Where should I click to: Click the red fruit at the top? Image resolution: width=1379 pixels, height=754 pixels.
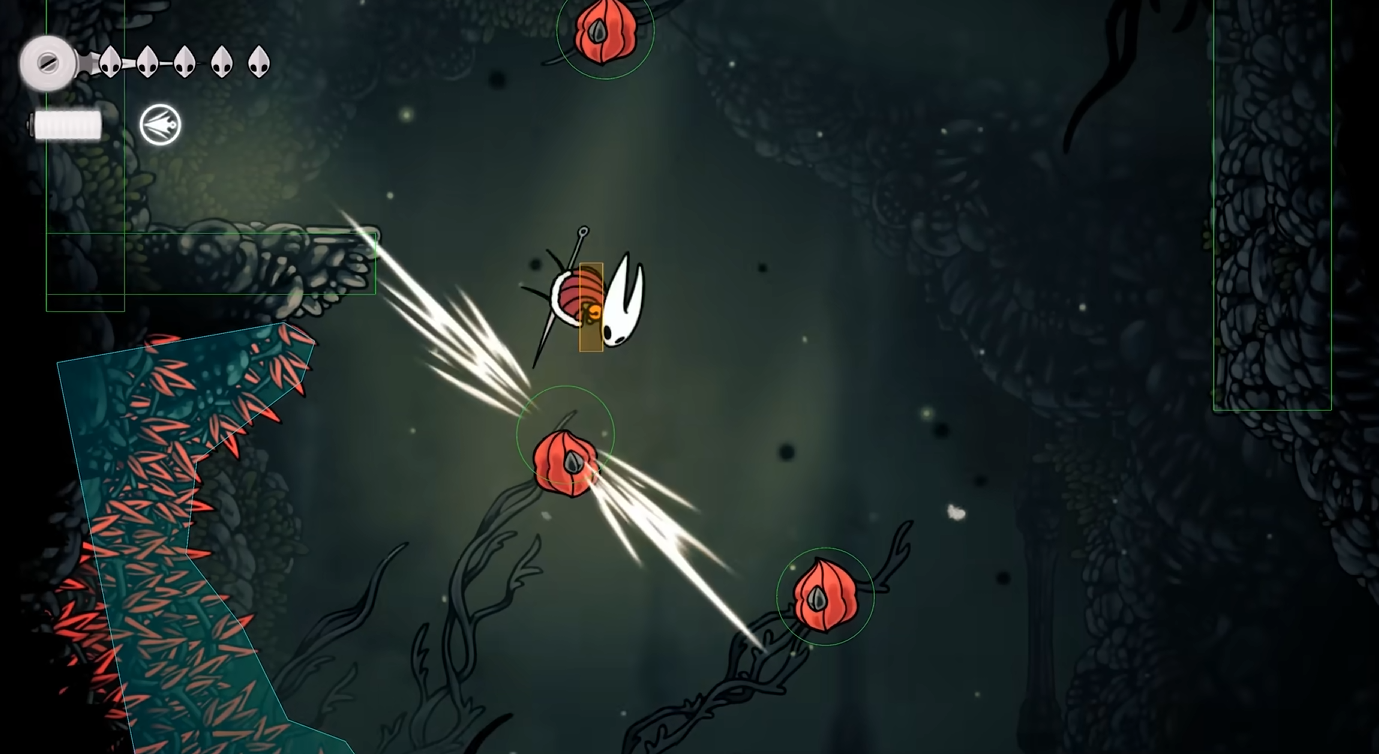605,32
